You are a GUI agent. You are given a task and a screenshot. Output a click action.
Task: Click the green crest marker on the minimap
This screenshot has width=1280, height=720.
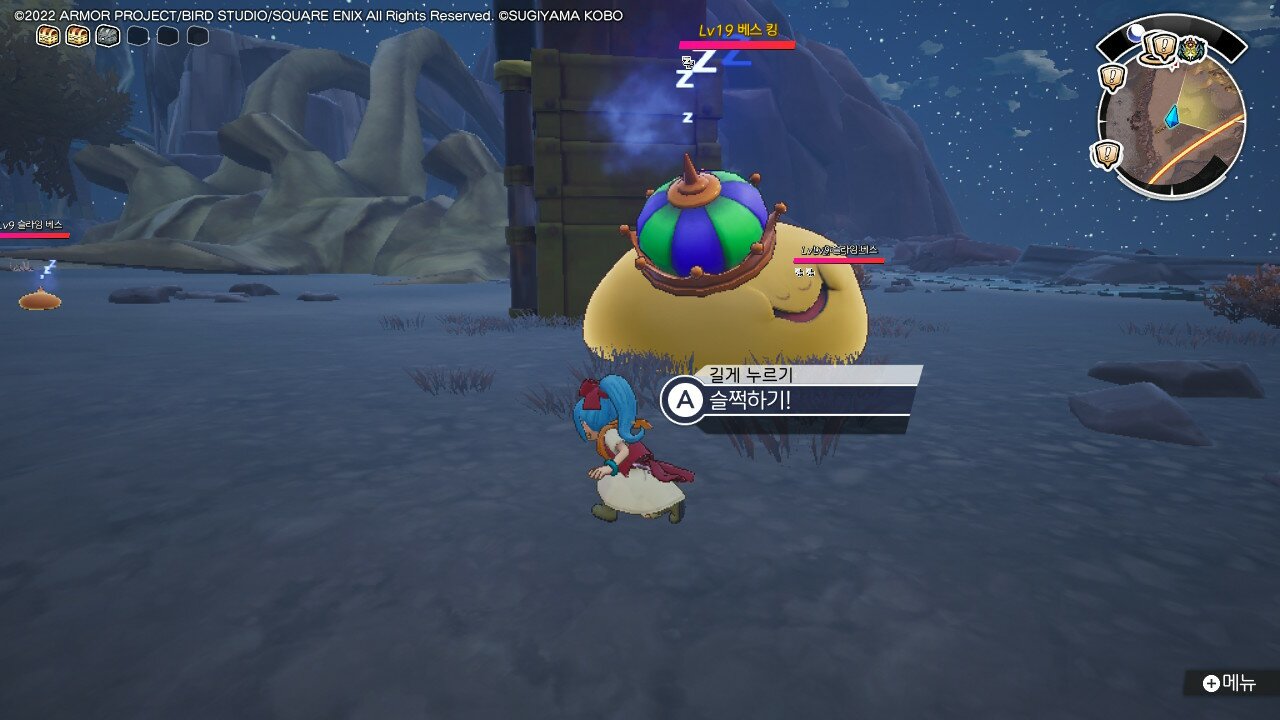coord(1192,49)
